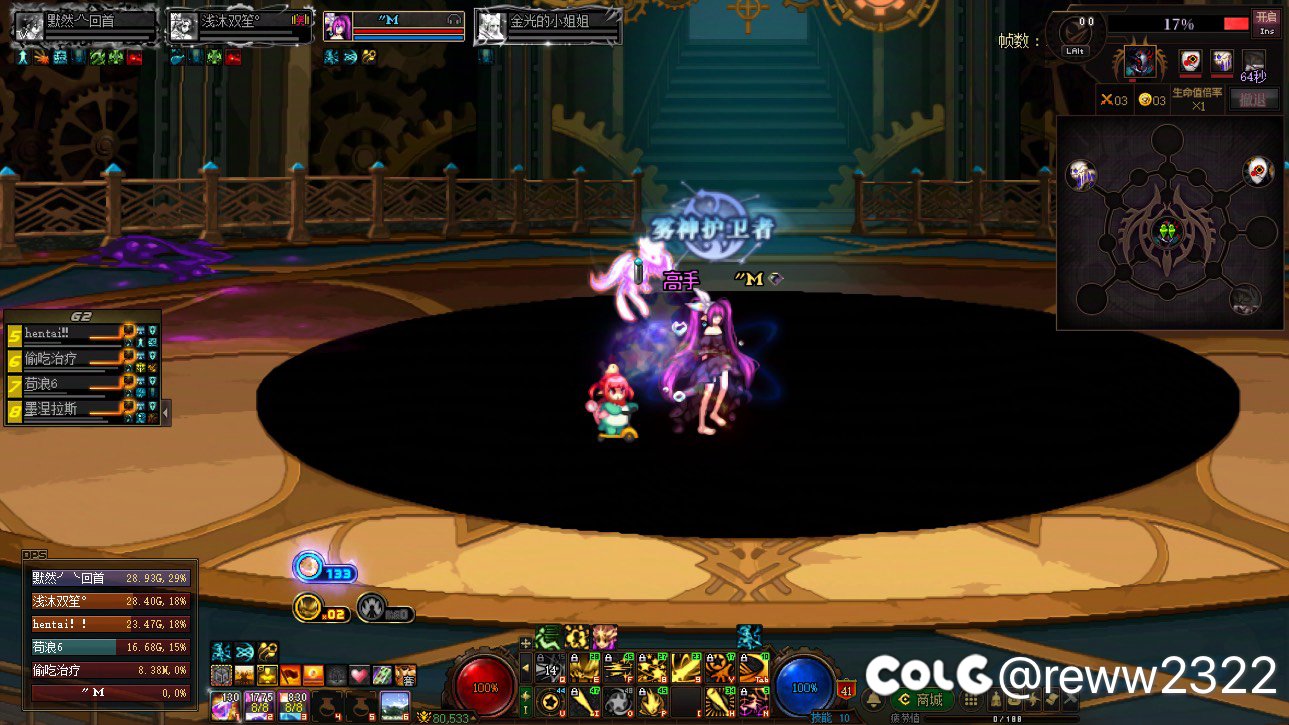1289x725 pixels.
Task: Use the landscape picture item in quickslot 6
Action: (x=395, y=704)
